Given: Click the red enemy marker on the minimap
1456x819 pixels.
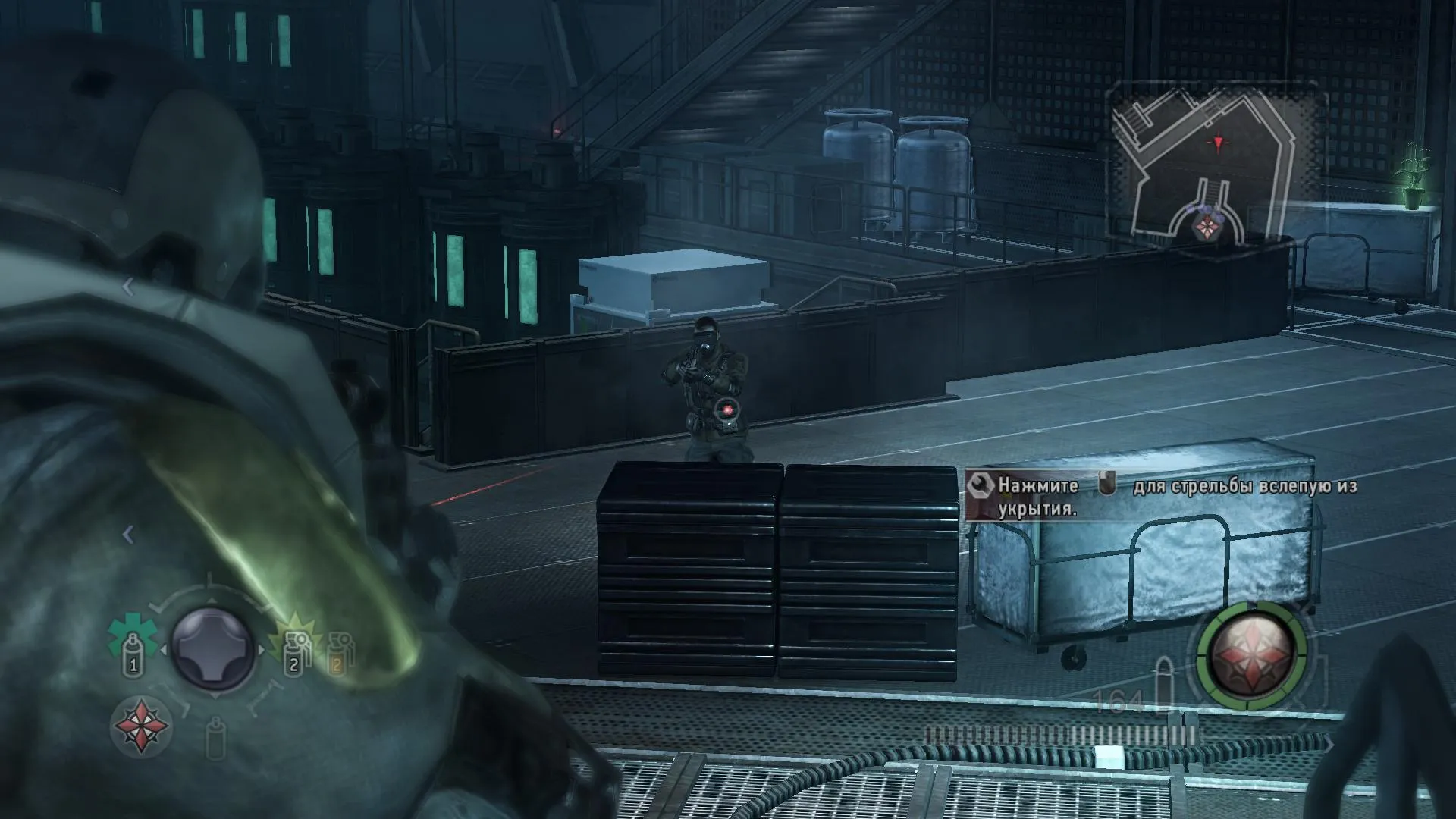Looking at the screenshot, I should click(1219, 142).
